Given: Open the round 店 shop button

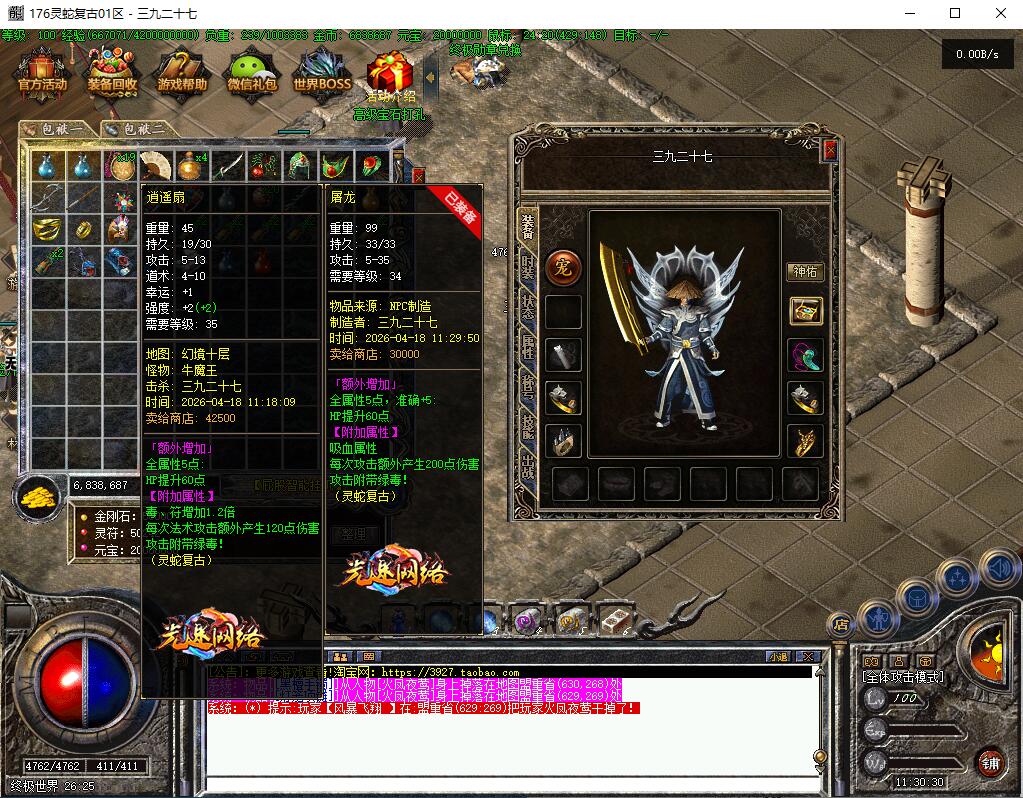Looking at the screenshot, I should click(840, 624).
